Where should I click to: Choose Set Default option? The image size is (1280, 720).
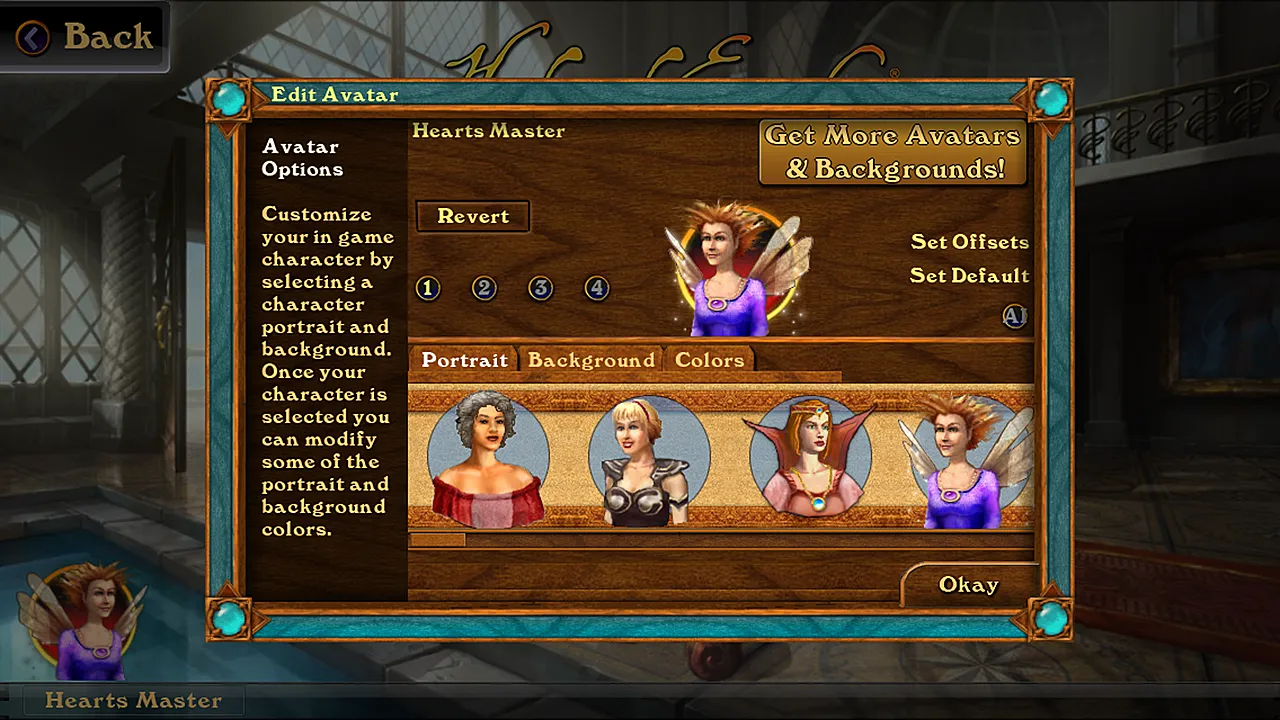coord(969,276)
